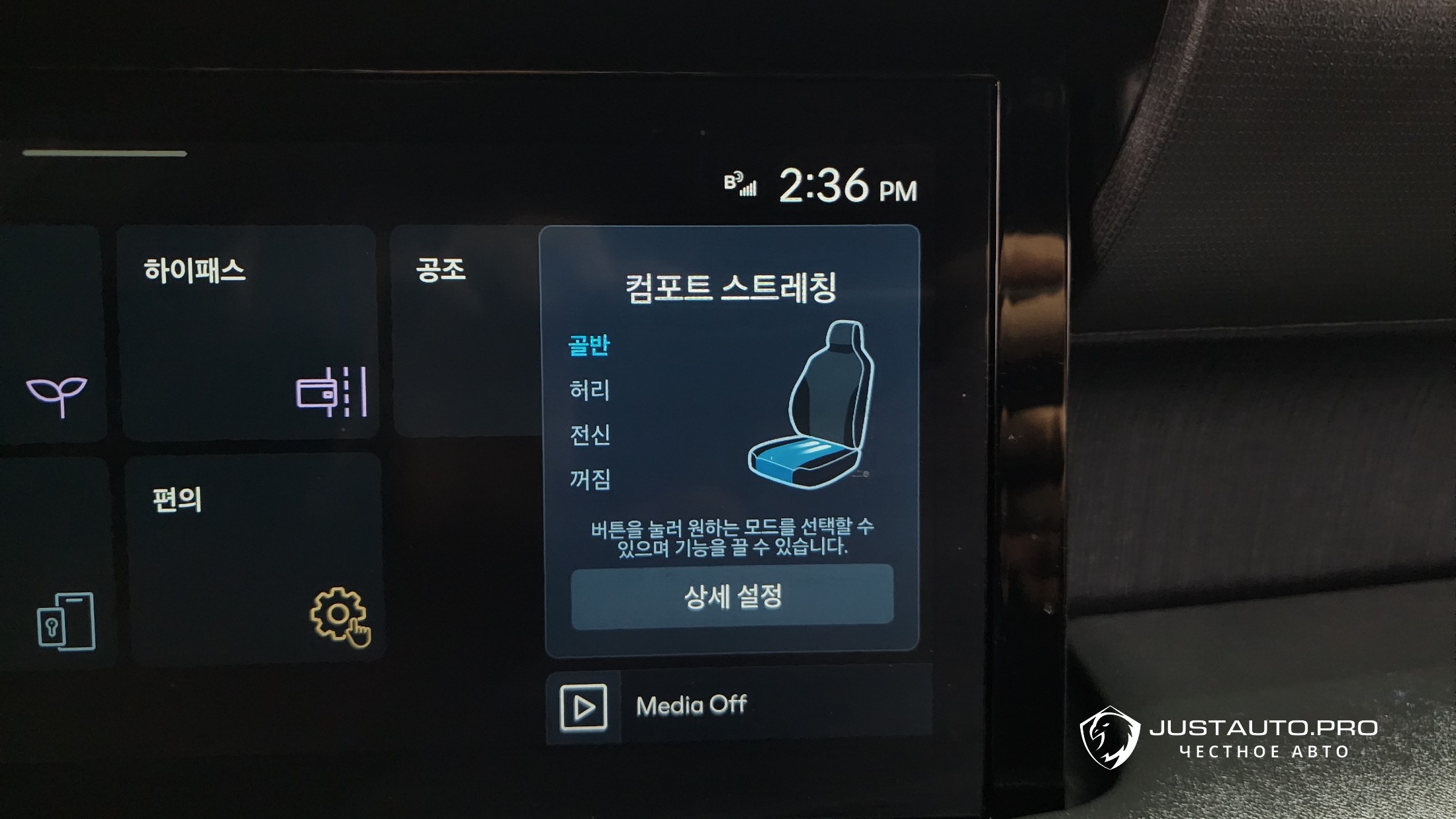1456x819 pixels.
Task: Switch to the 전신 stretching mode
Action: pos(590,435)
